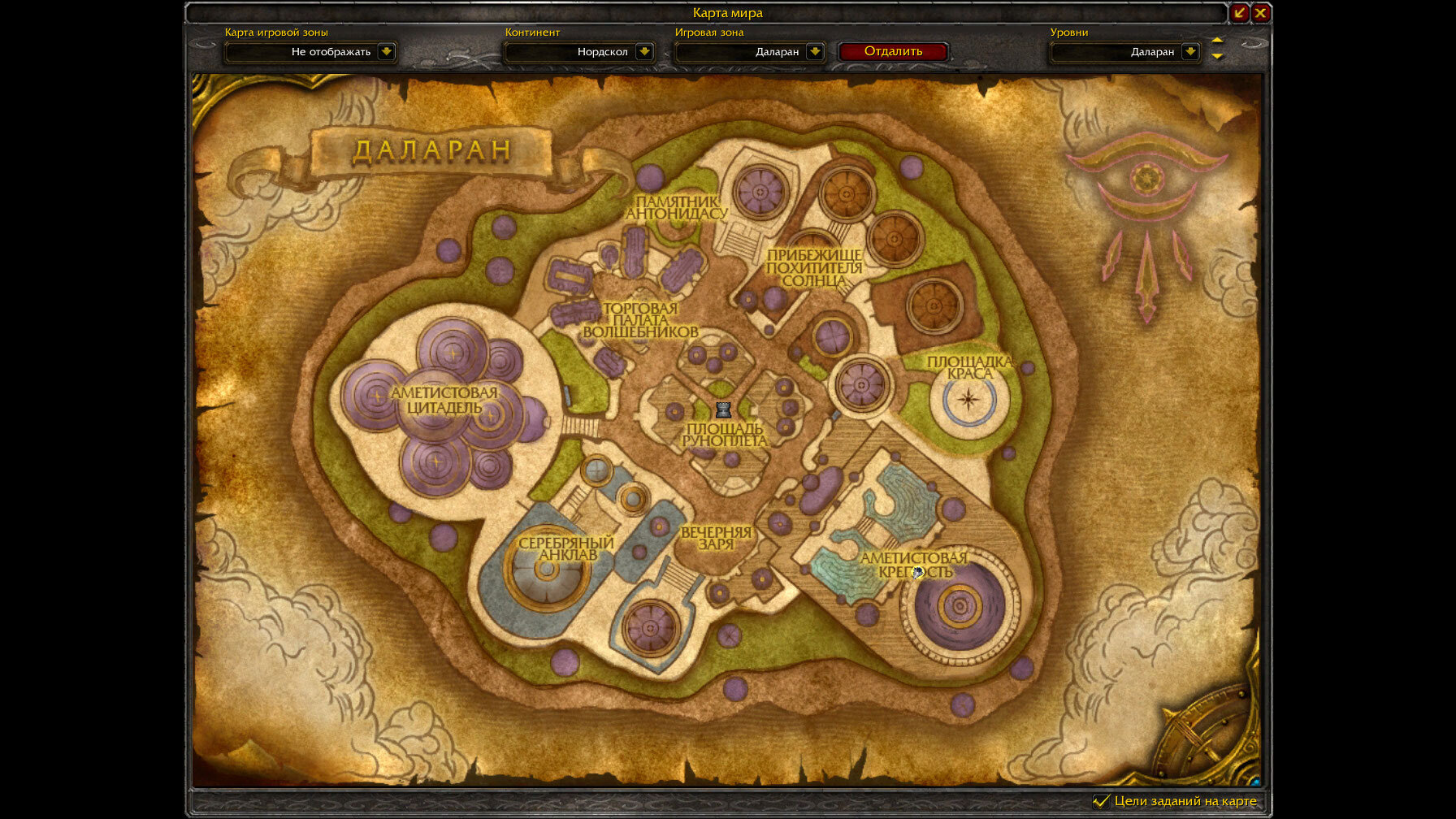Toggle the Цели заданий на карте checkbox
This screenshot has width=1456, height=819.
click(1101, 801)
